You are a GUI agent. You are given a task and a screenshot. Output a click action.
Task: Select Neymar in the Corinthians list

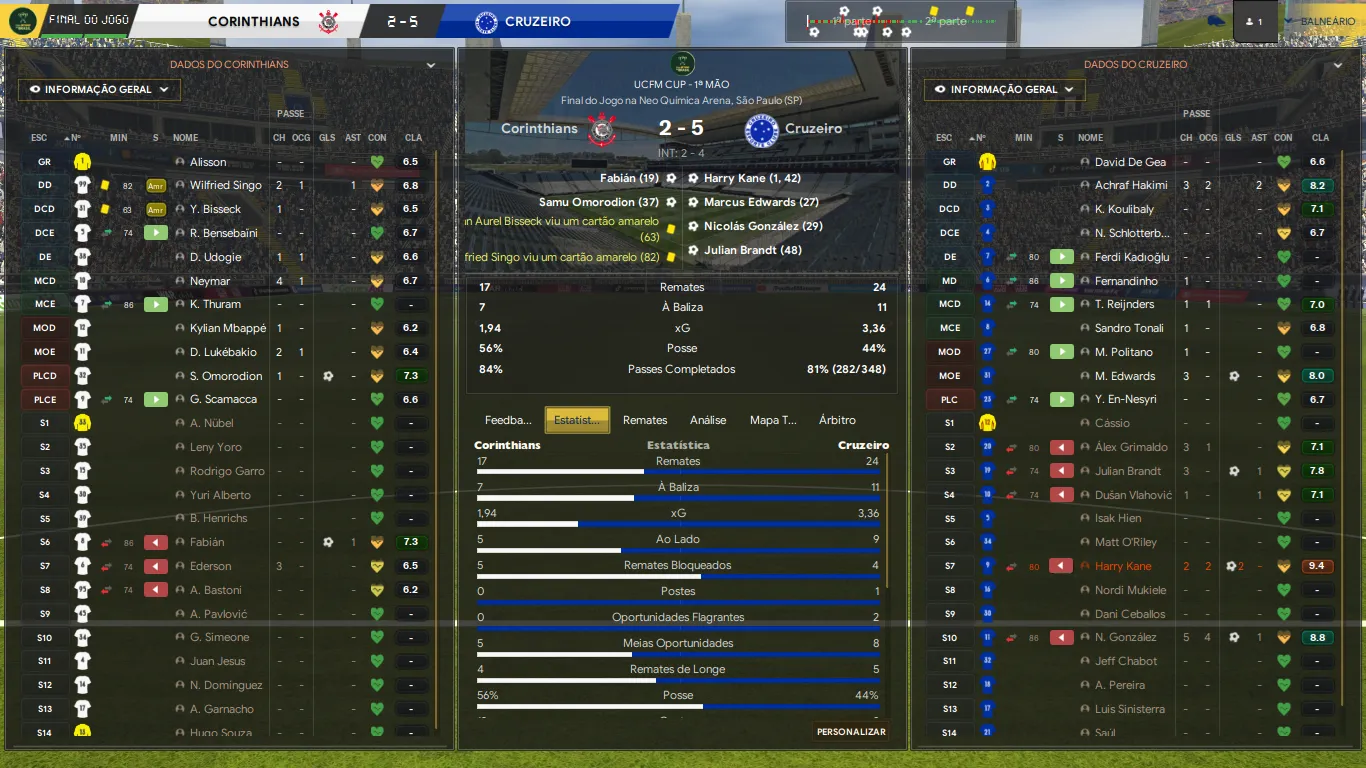click(x=210, y=281)
